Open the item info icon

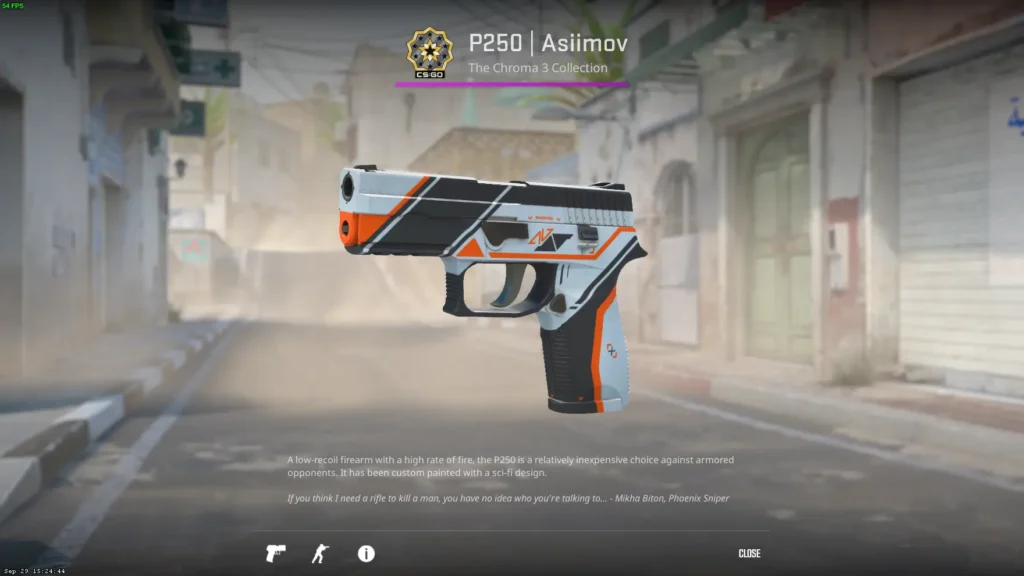point(366,553)
